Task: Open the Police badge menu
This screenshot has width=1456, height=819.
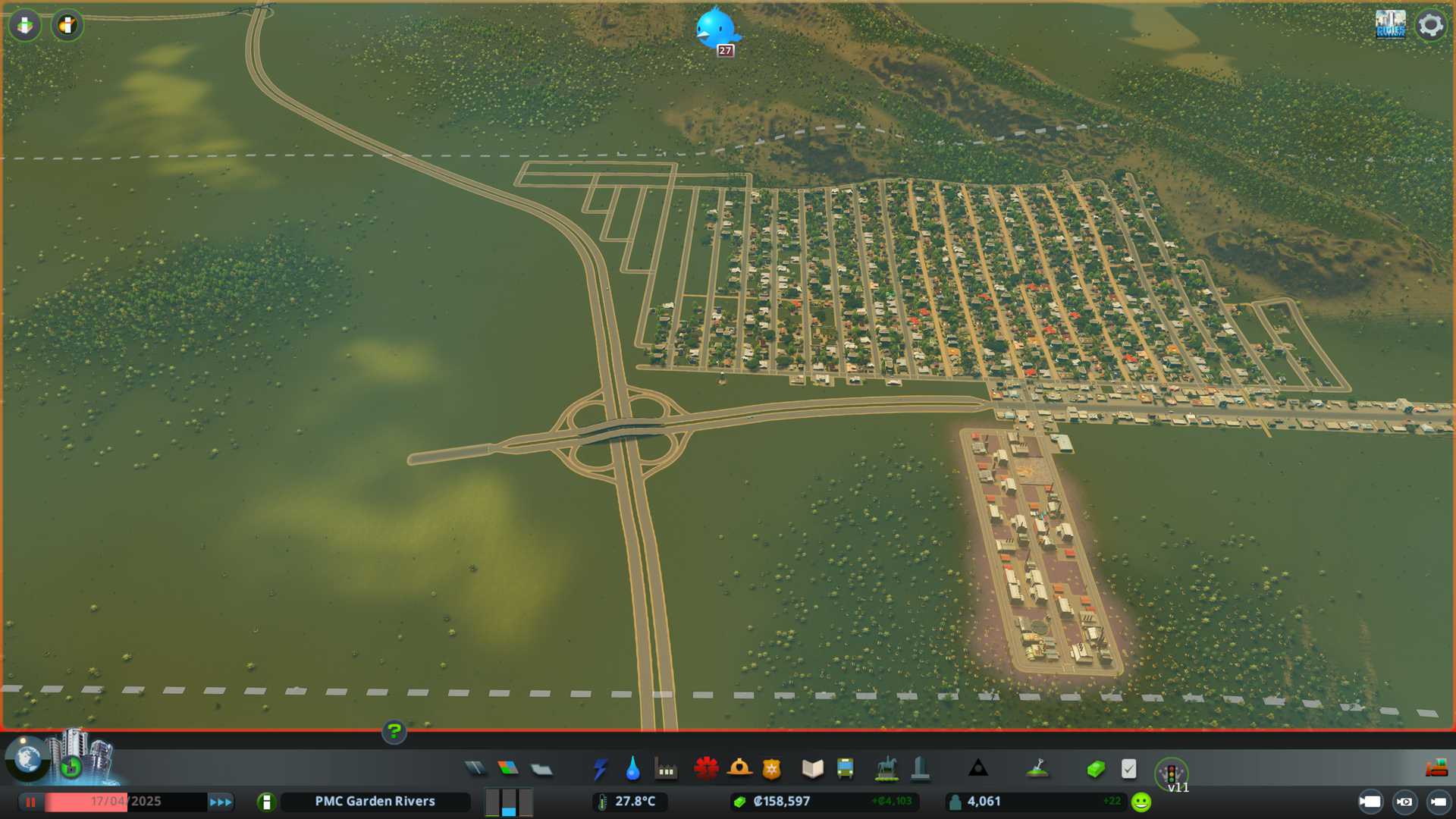Action: pyautogui.click(x=771, y=769)
